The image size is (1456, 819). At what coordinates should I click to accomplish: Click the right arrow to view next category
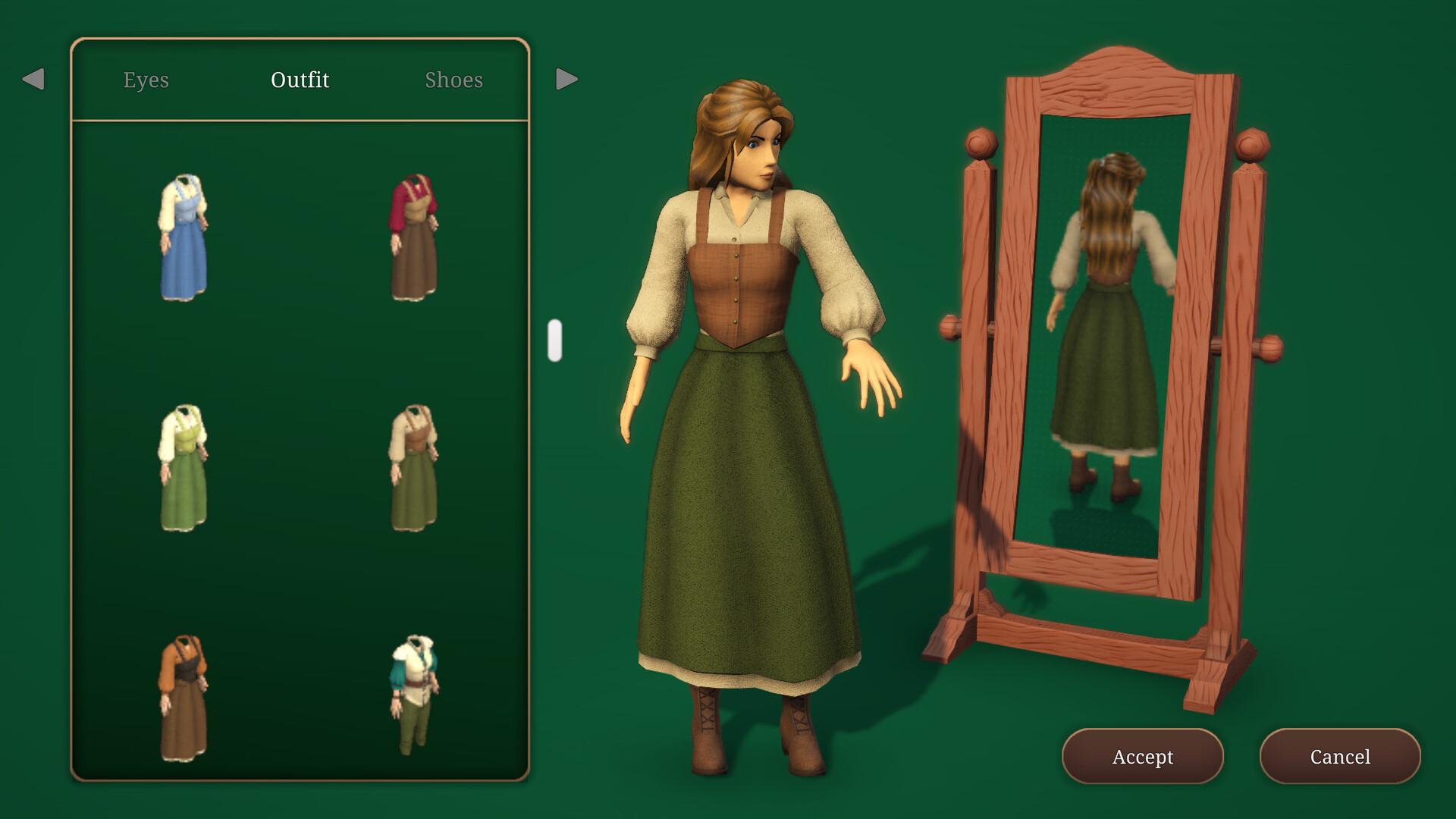pyautogui.click(x=564, y=79)
